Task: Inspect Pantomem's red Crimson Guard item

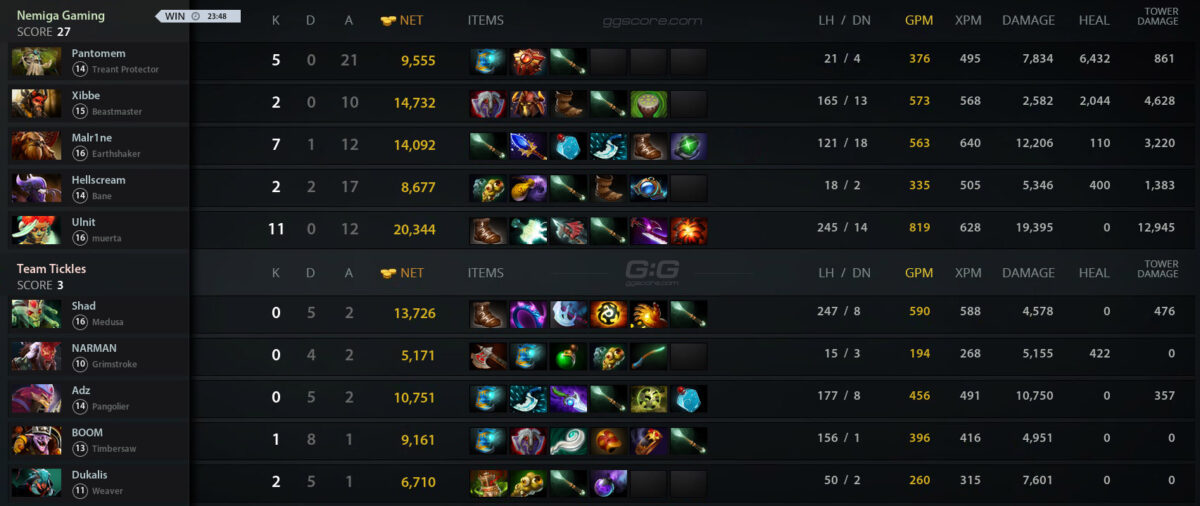Action: [528, 61]
